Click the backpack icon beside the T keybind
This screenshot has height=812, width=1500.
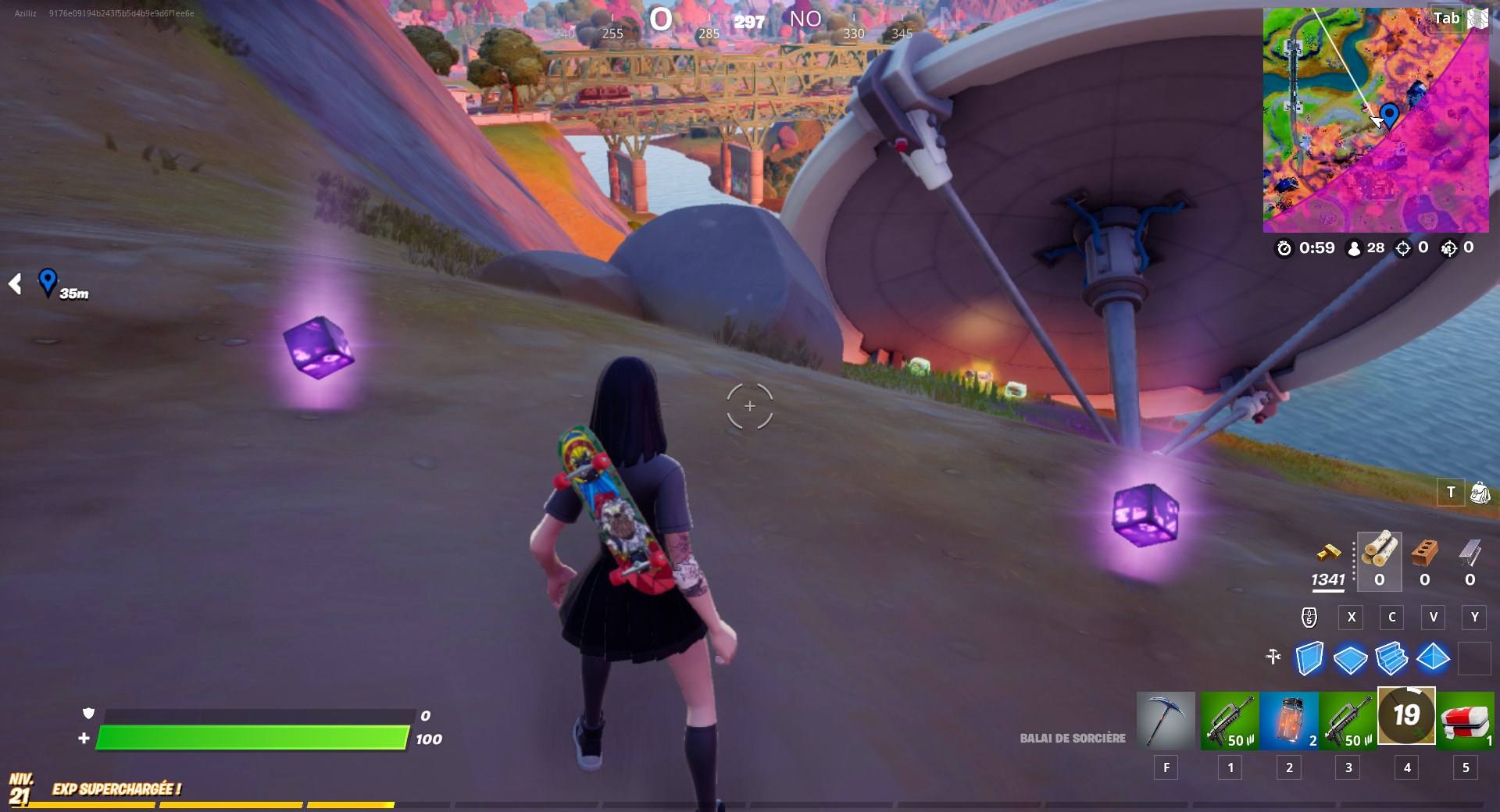click(1479, 493)
